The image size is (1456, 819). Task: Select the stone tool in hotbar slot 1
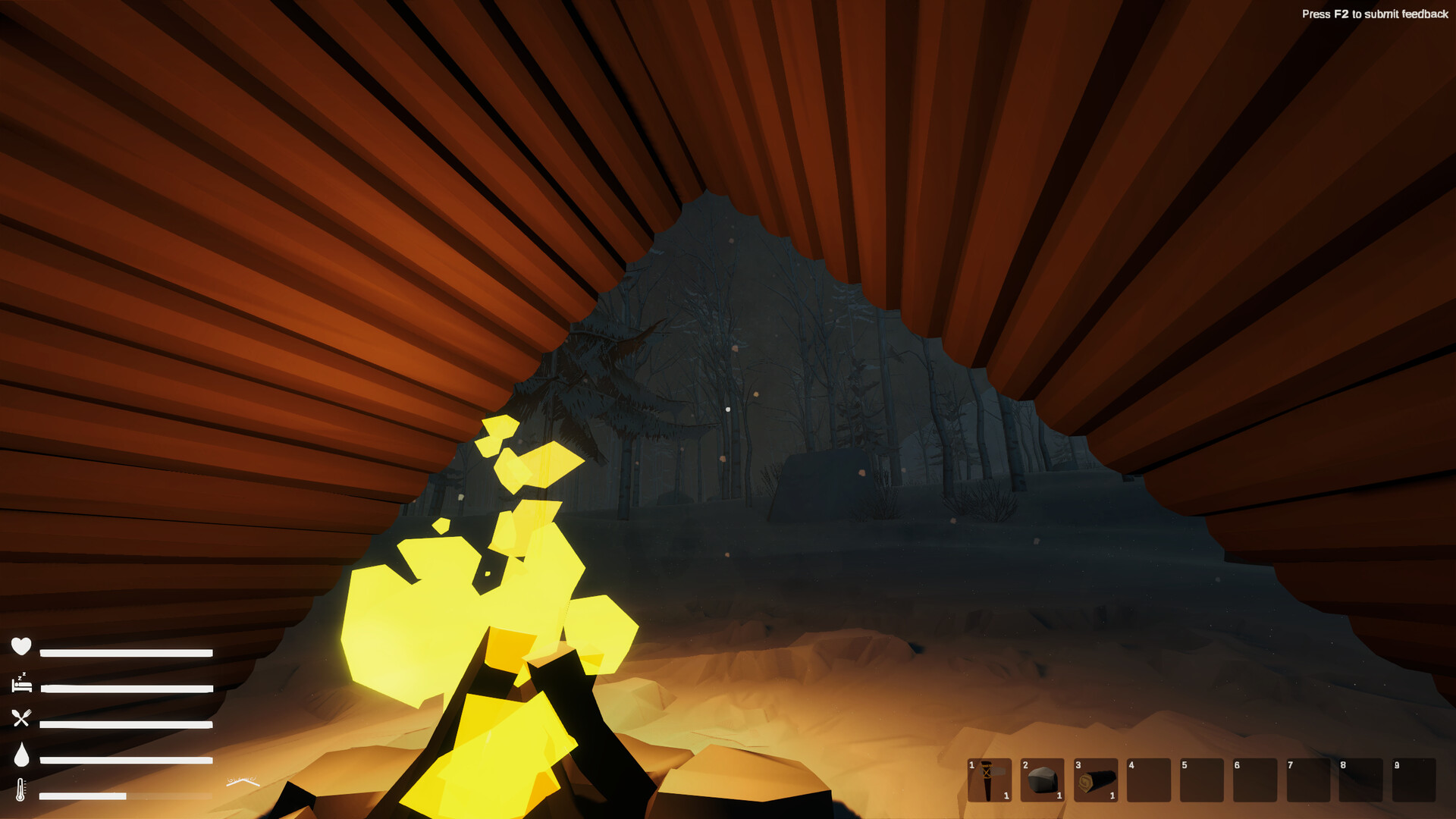coord(990,781)
